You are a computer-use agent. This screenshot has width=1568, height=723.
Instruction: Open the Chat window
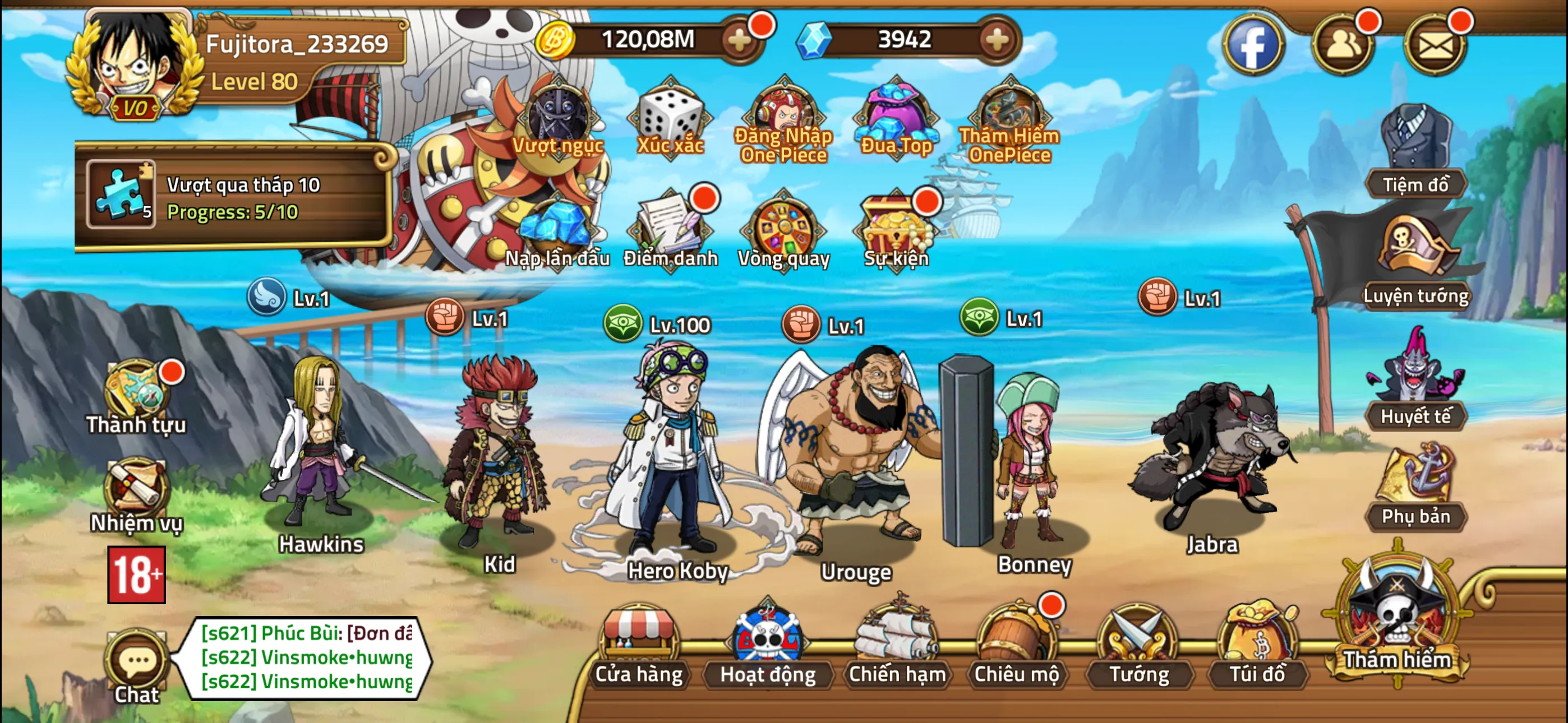(x=135, y=664)
